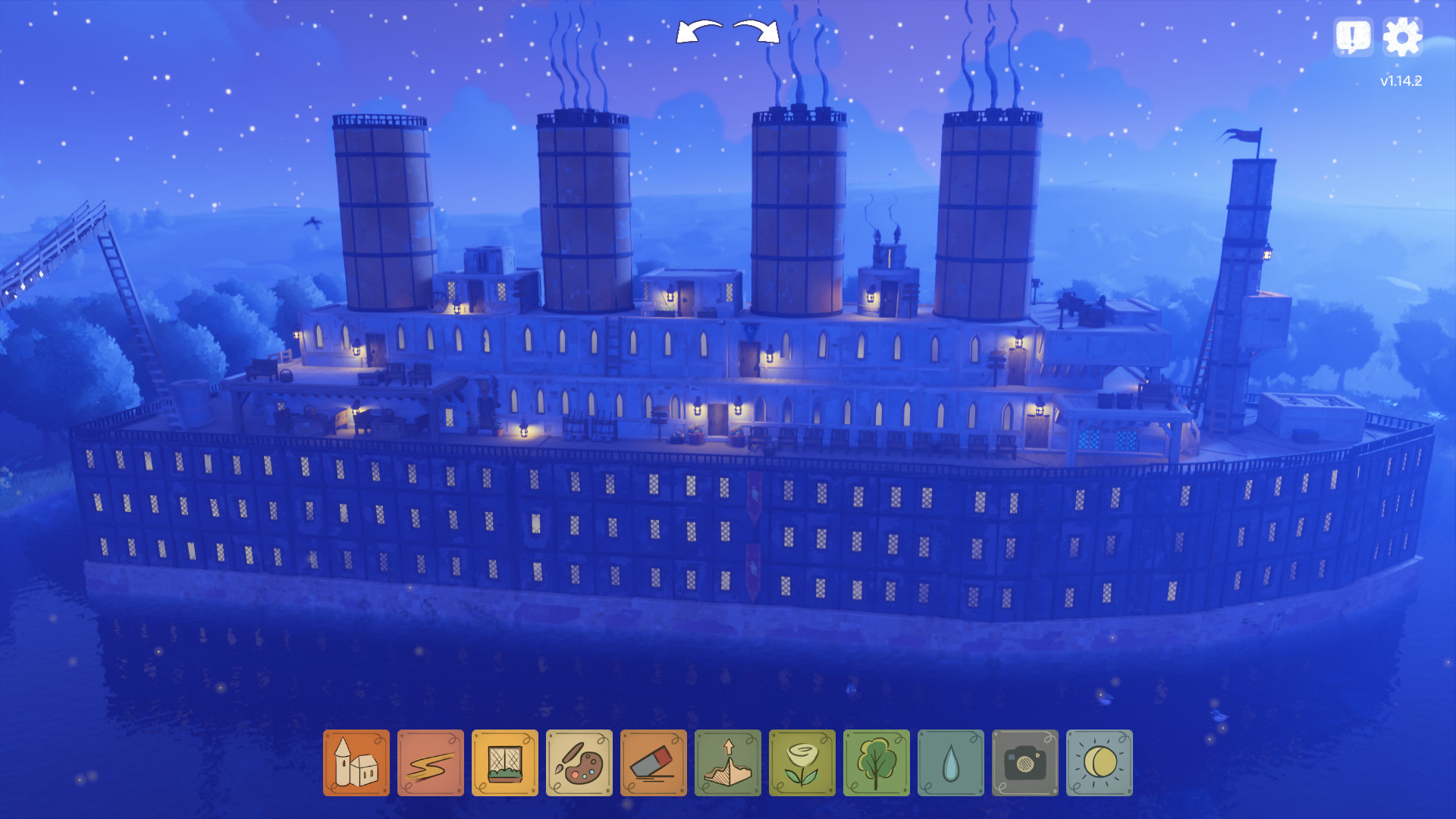Undo the last action with left arrow
This screenshot has width=1456, height=819.
click(698, 32)
